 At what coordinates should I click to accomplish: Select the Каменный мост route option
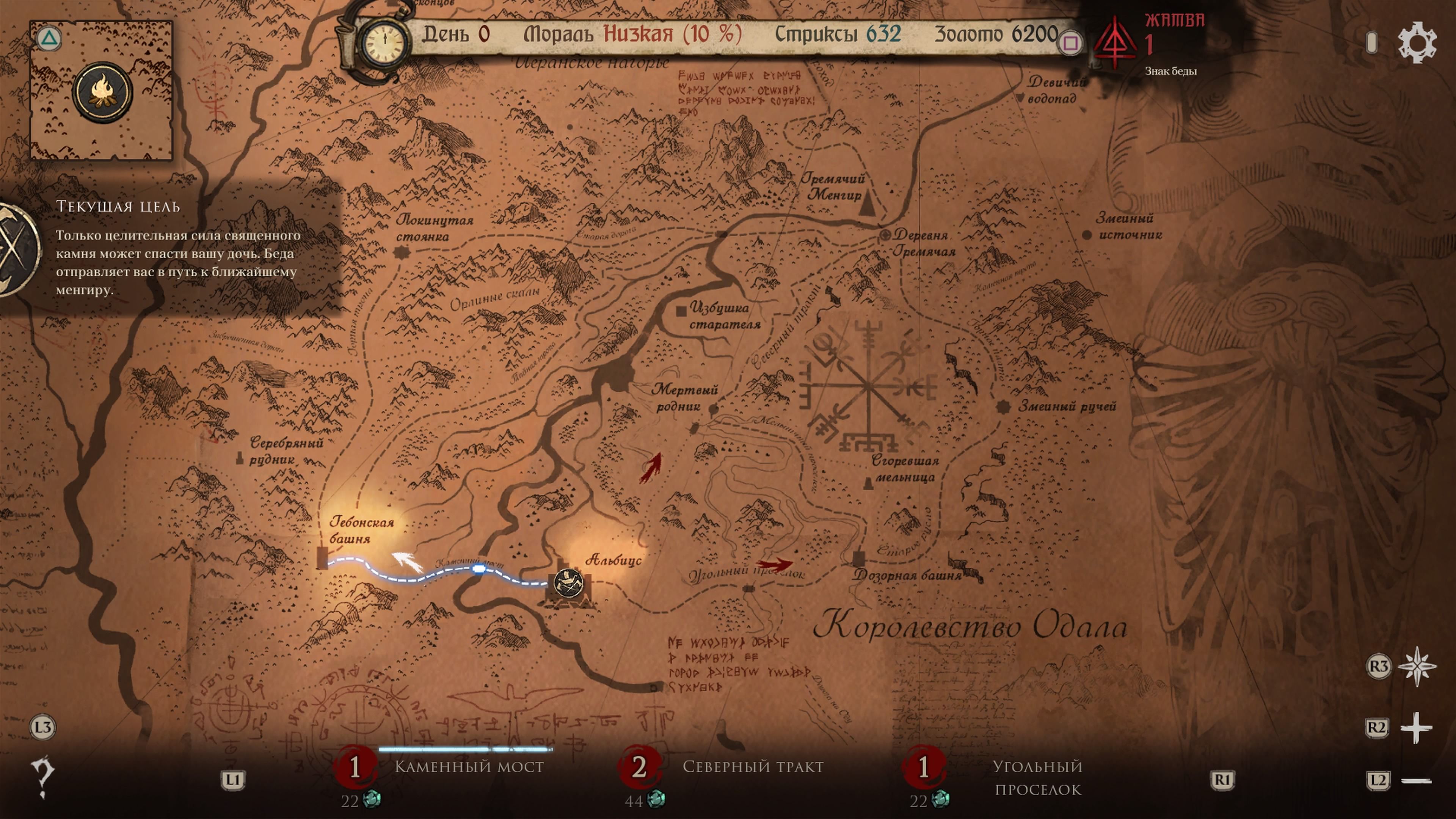click(468, 767)
